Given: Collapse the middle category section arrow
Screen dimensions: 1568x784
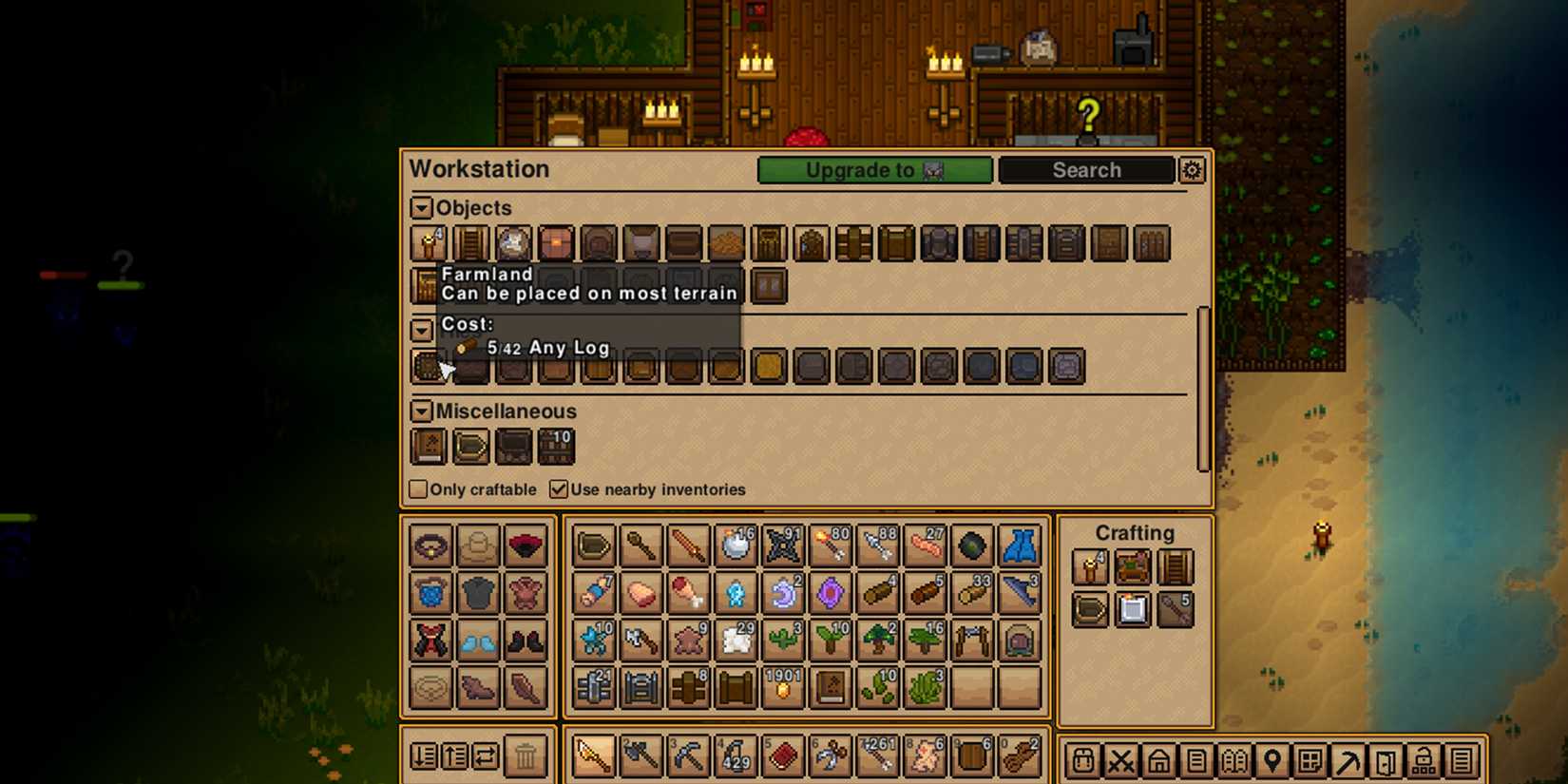Looking at the screenshot, I should (x=421, y=330).
